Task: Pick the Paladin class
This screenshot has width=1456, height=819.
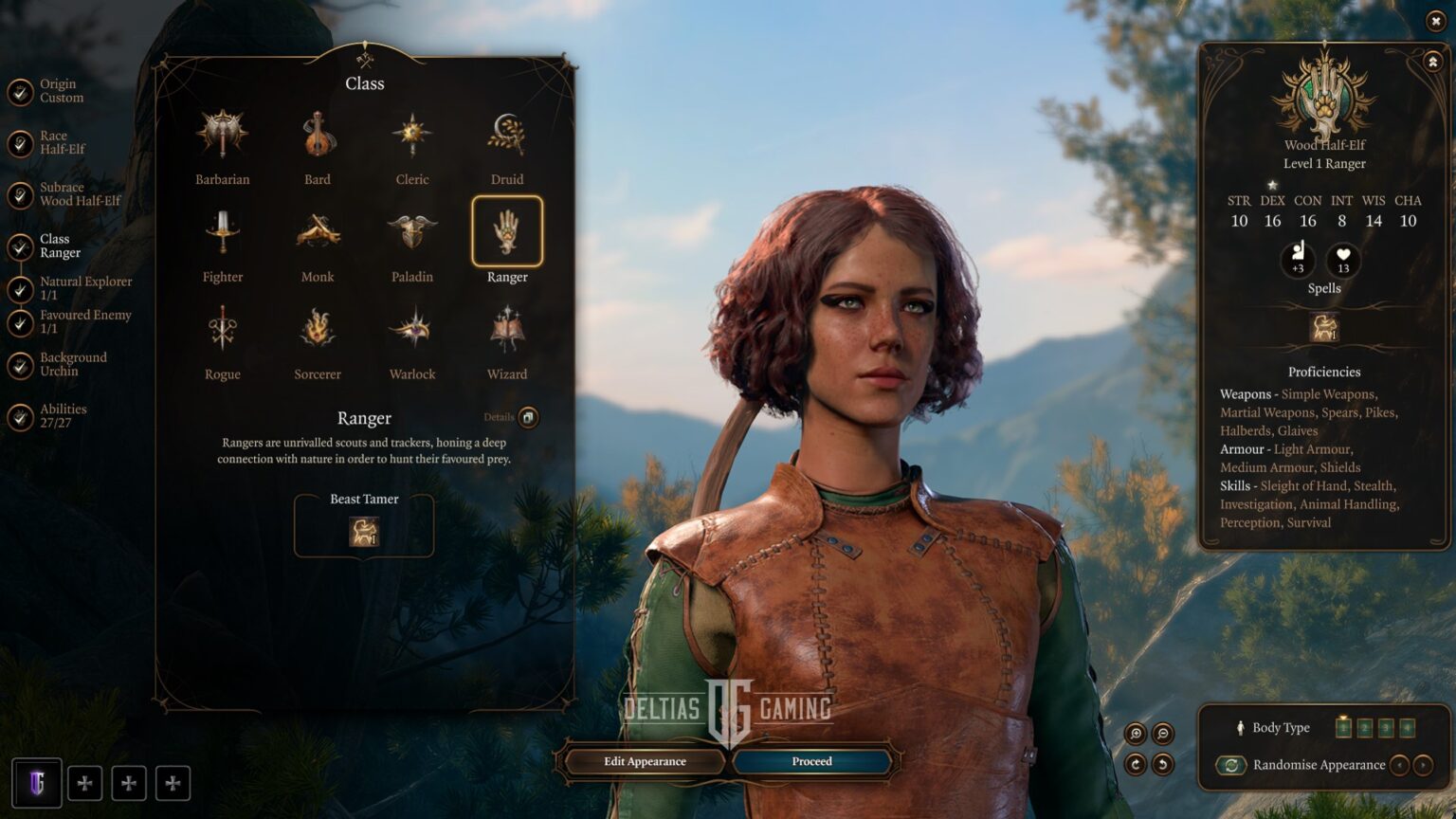Action: coord(412,232)
